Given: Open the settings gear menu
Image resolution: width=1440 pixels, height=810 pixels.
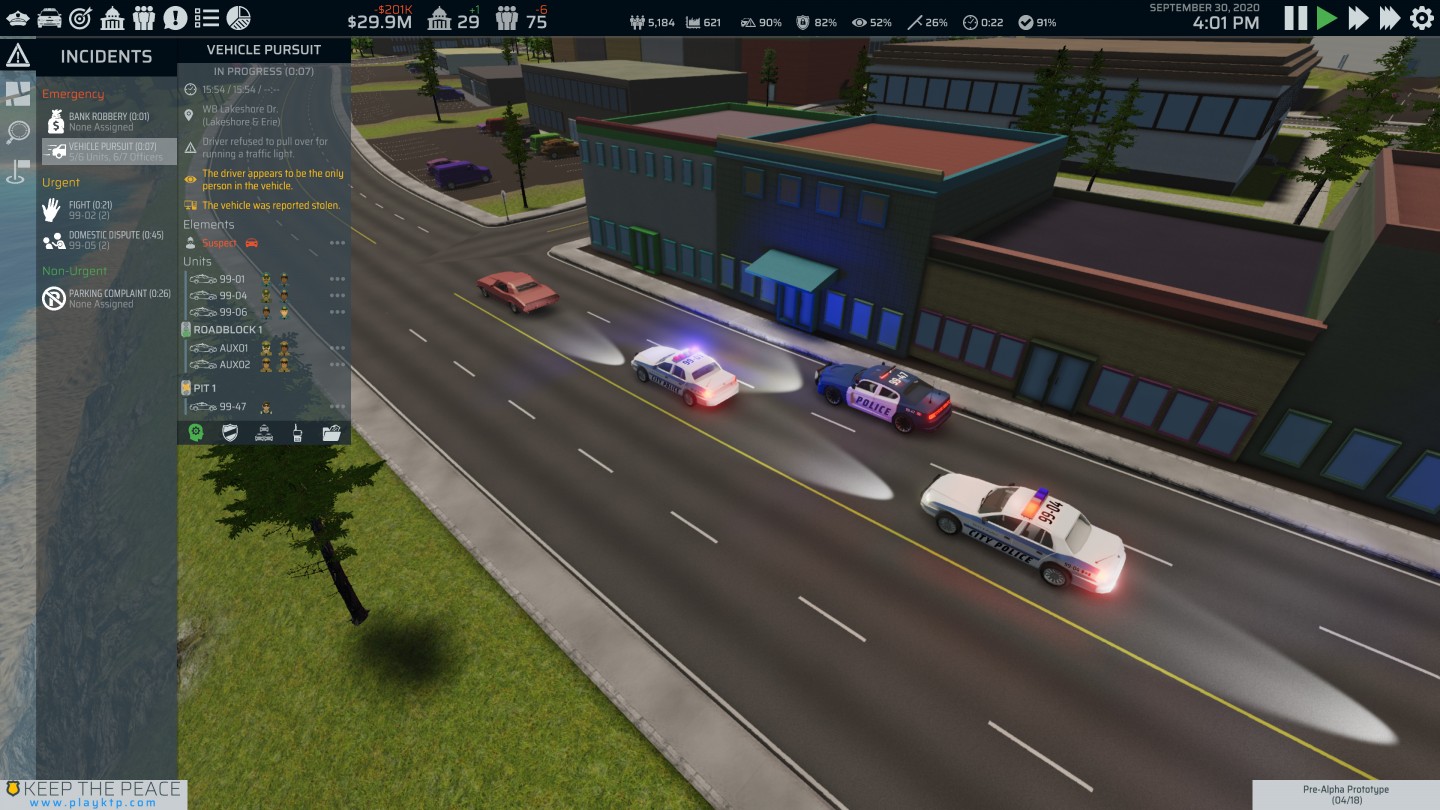Looking at the screenshot, I should coord(1421,18).
